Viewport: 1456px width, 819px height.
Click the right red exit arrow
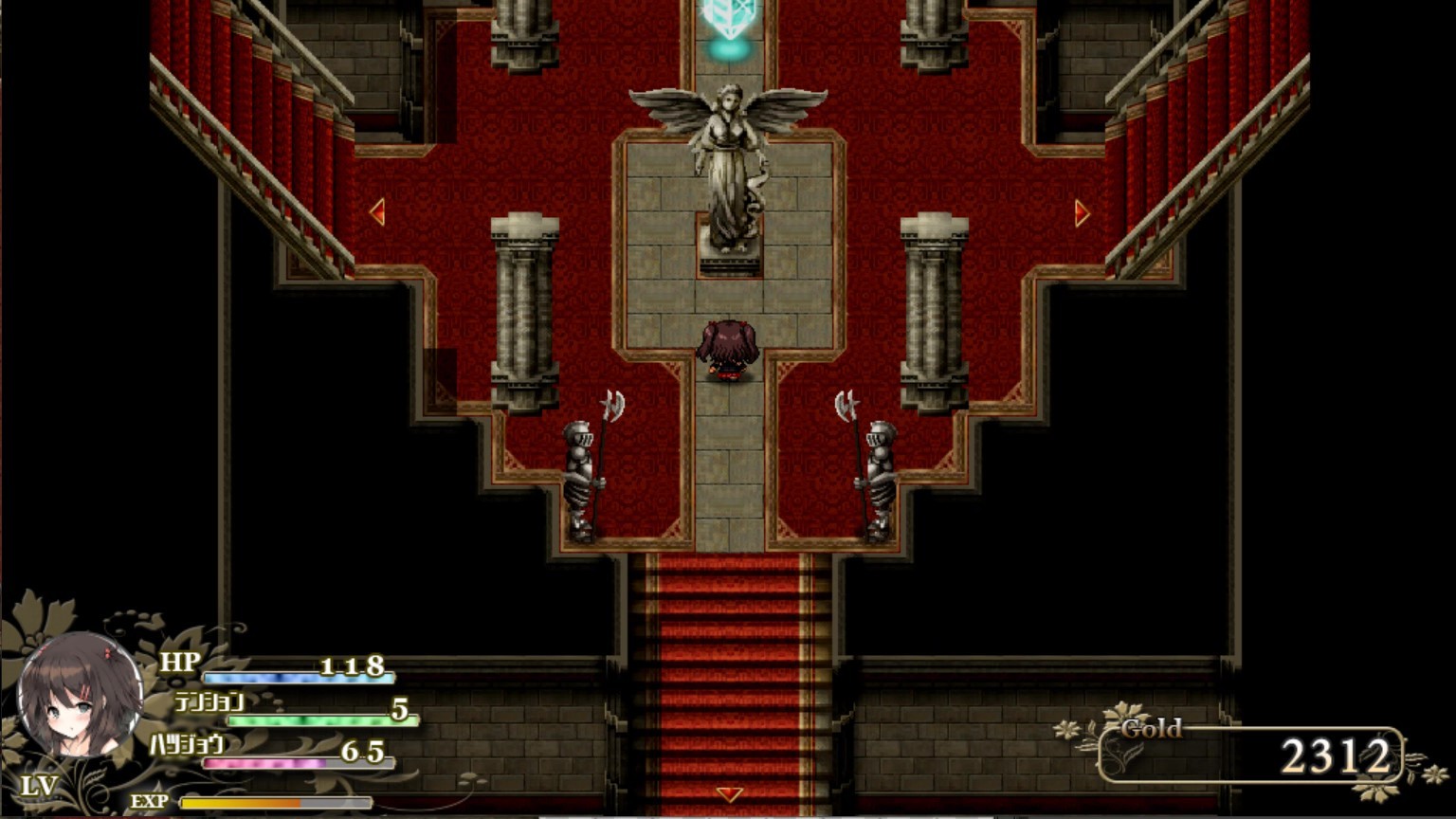[x=1080, y=212]
